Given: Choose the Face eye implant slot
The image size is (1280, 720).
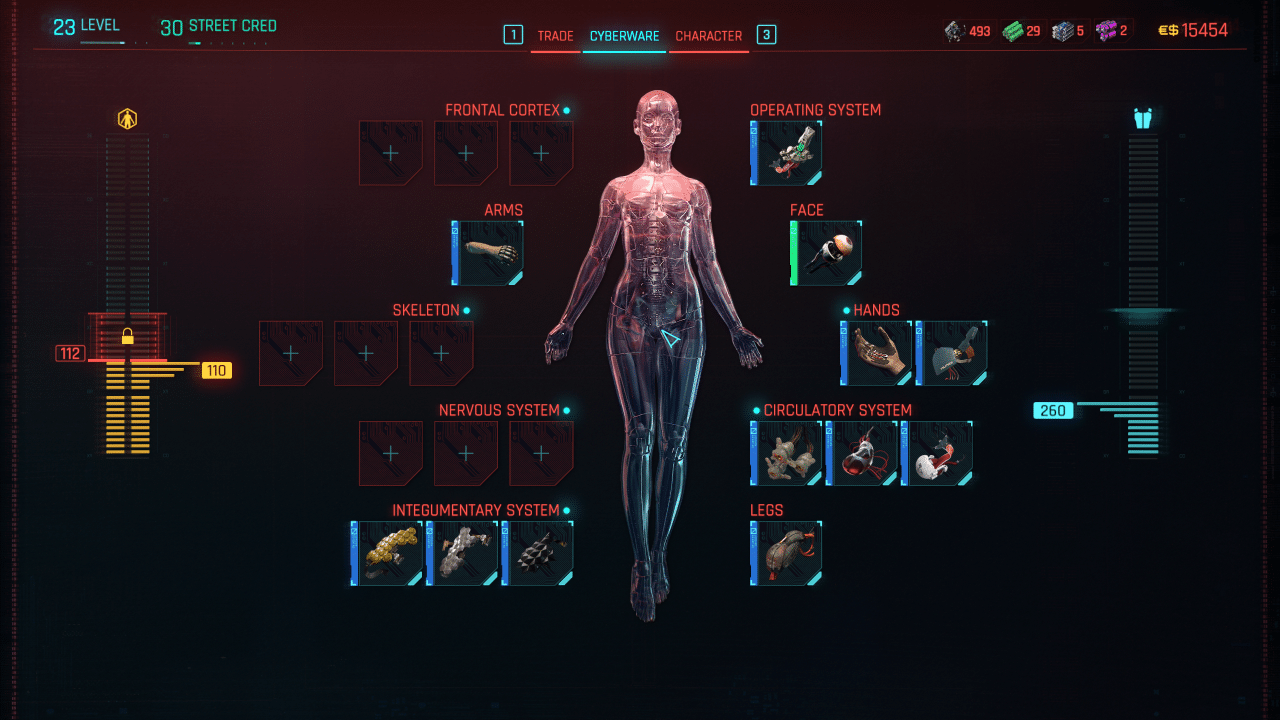Looking at the screenshot, I should pyautogui.click(x=827, y=253).
